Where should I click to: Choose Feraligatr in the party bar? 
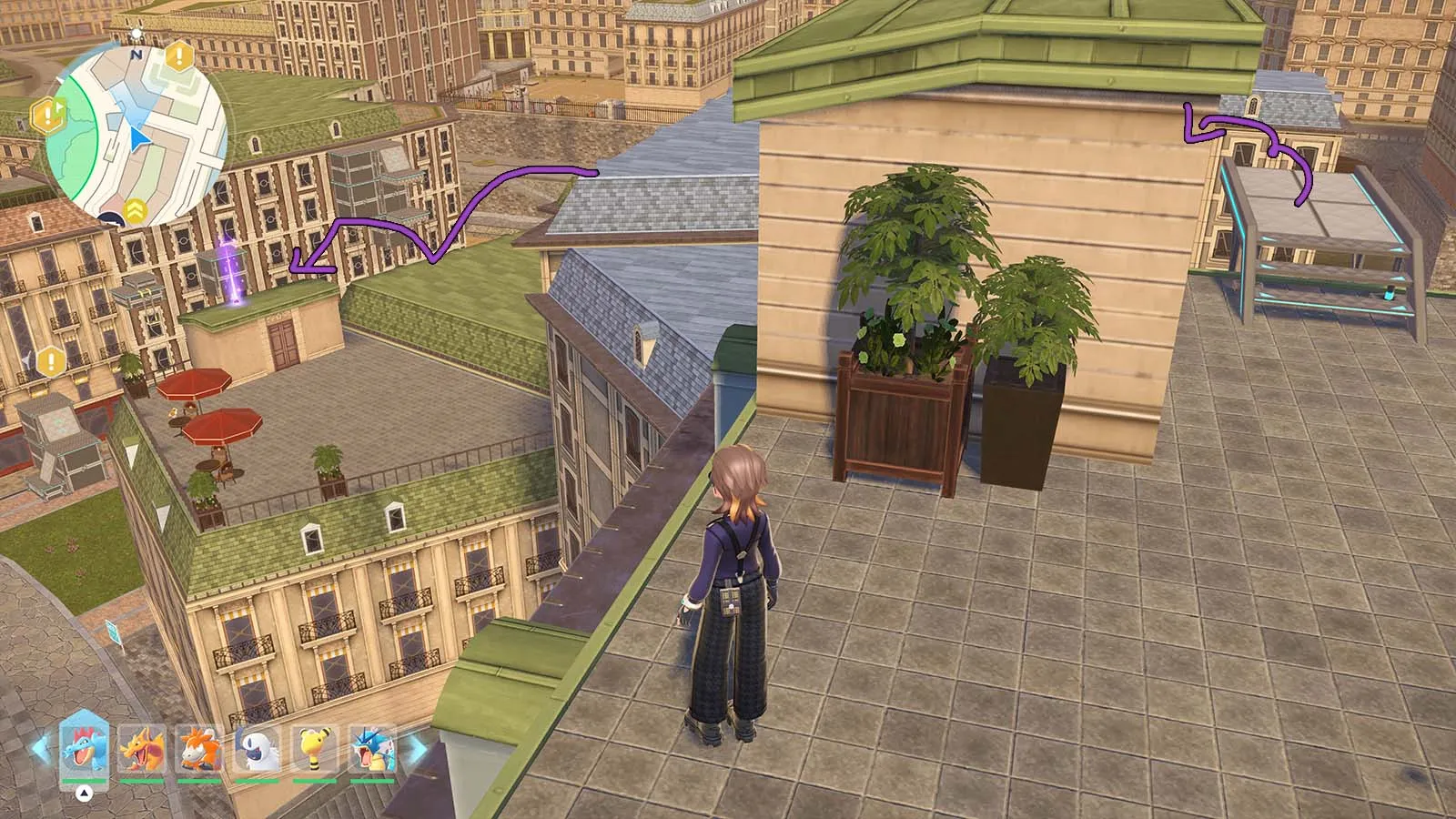(84, 750)
